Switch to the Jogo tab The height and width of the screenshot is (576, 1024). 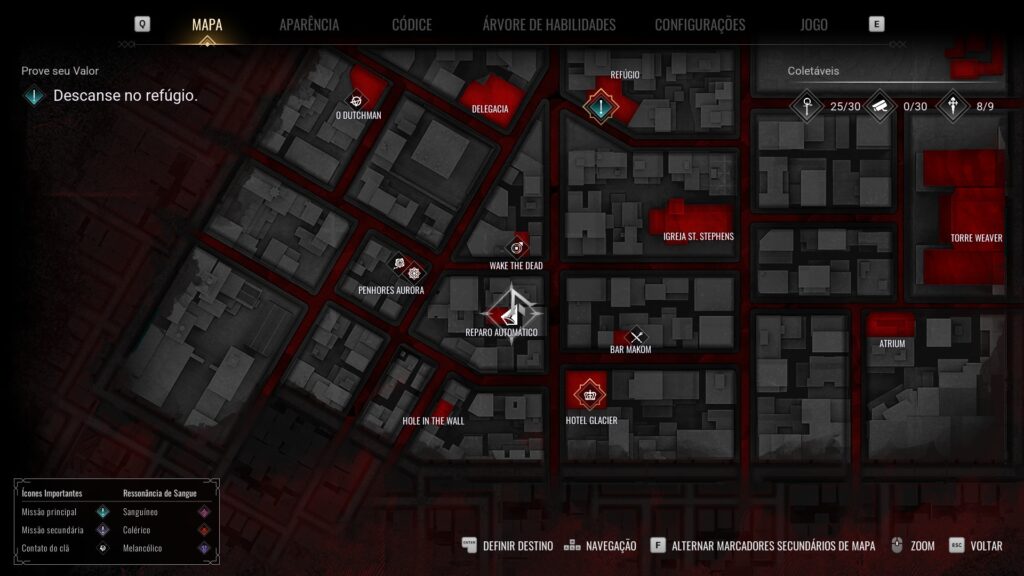click(x=814, y=24)
